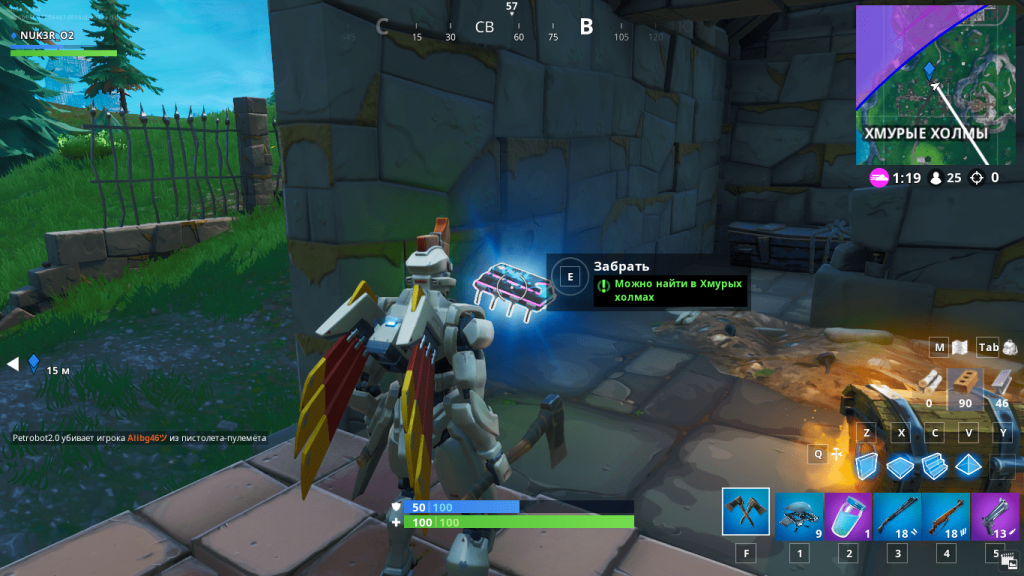Screen dimensions: 1024x576
Task: Open the full map via map icon
Action: [960, 348]
